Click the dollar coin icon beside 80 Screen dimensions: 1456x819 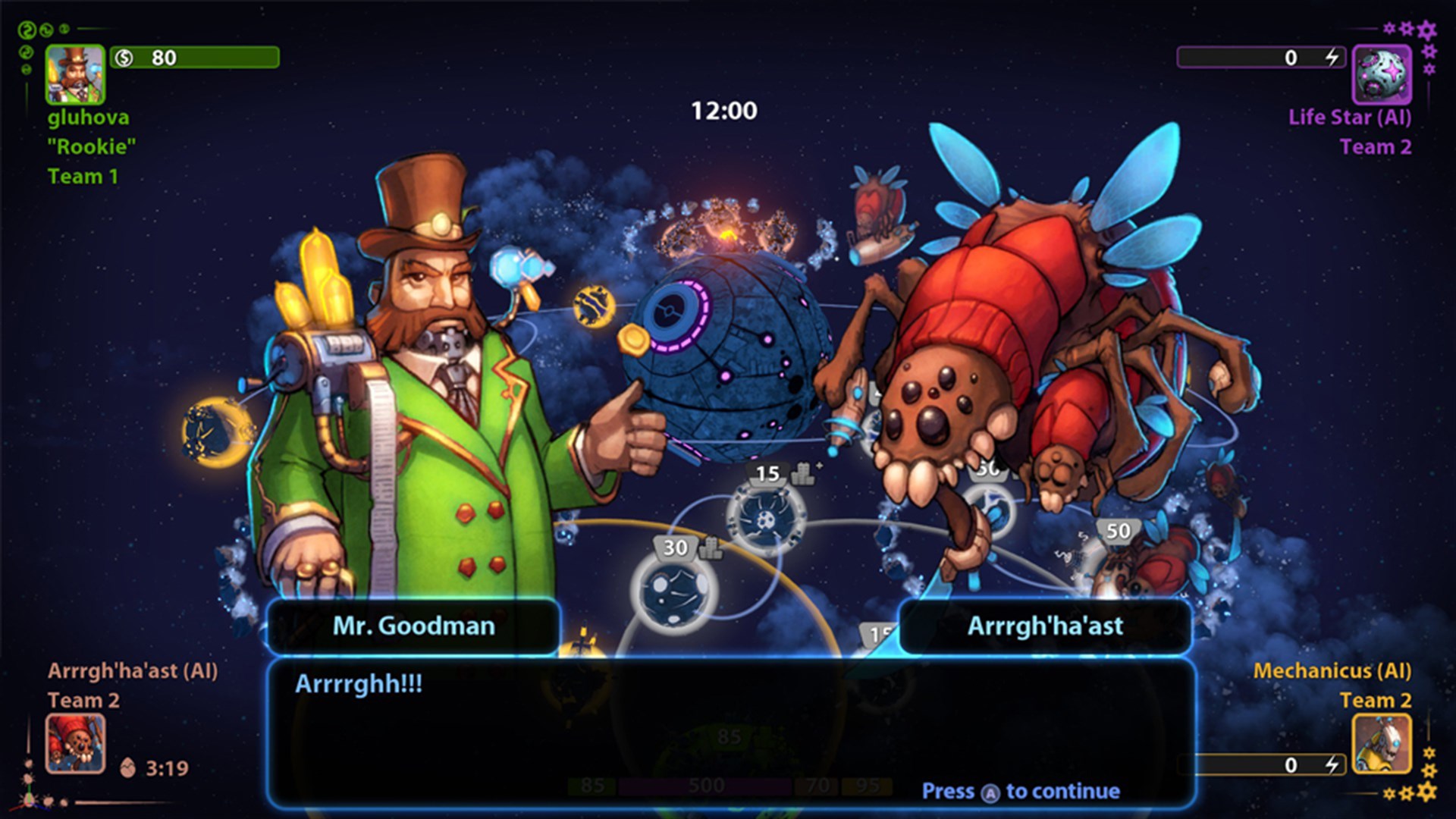coord(125,58)
